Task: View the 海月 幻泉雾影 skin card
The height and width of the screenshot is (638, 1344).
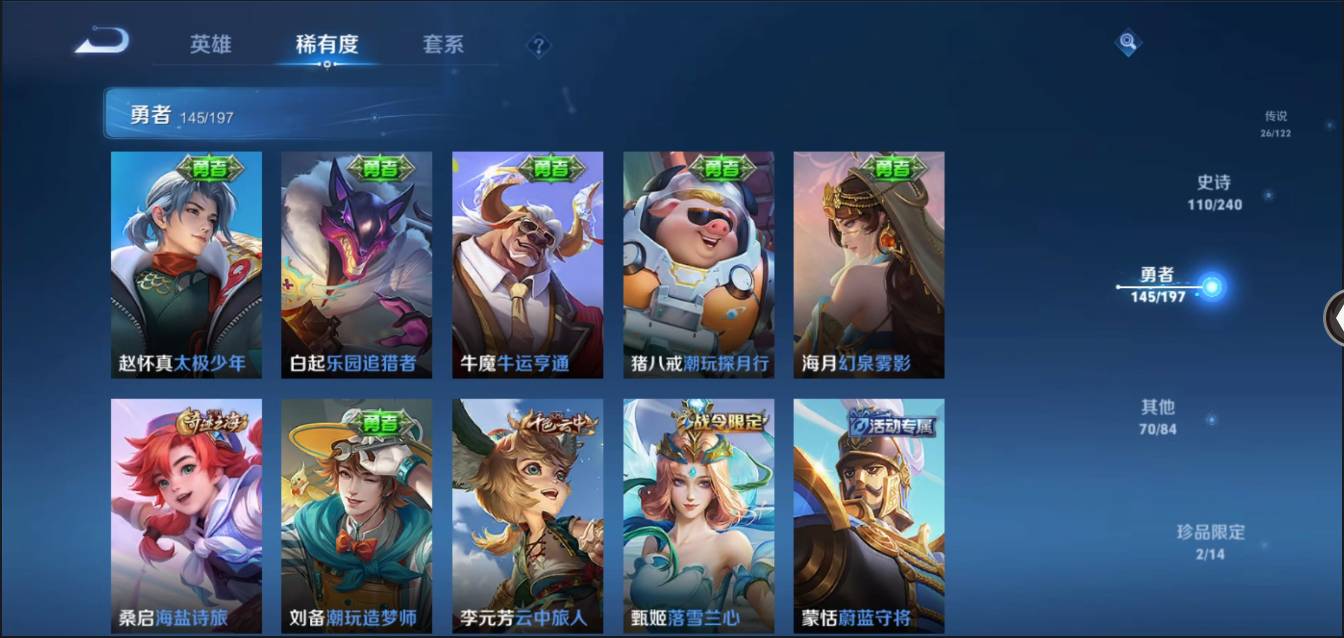Action: (x=868, y=265)
